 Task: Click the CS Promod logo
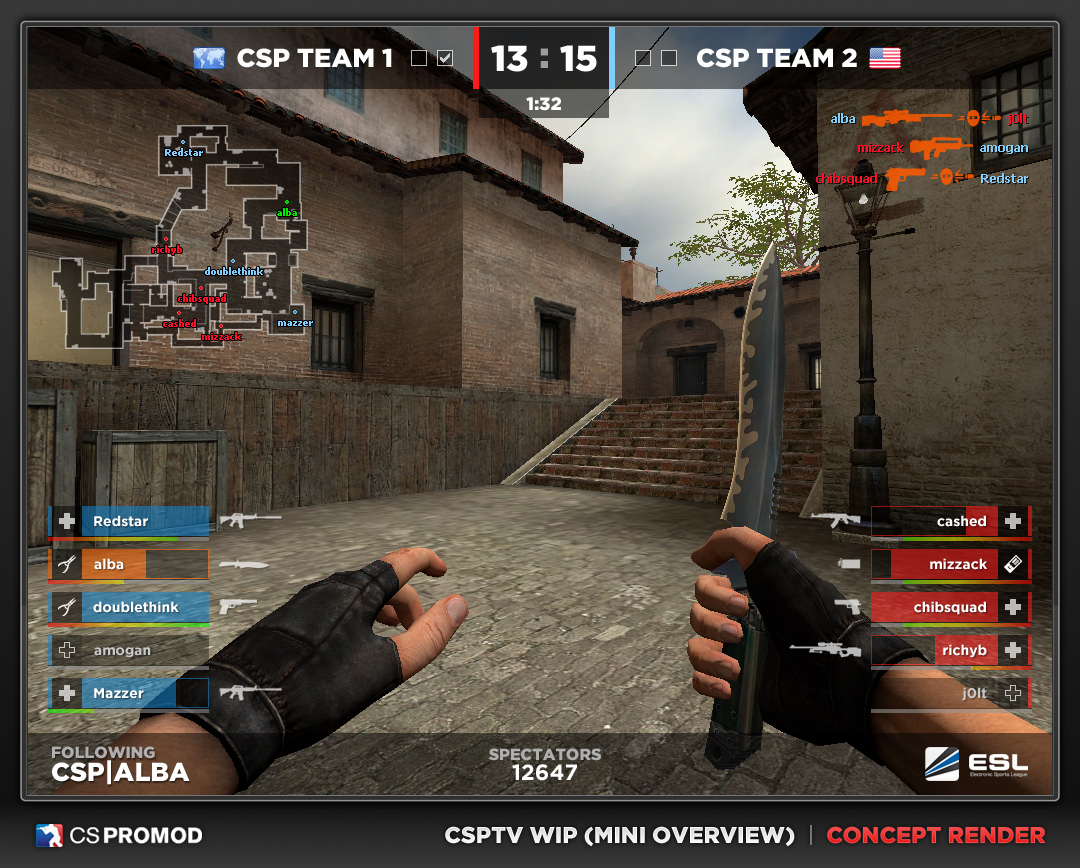pyautogui.click(x=119, y=835)
